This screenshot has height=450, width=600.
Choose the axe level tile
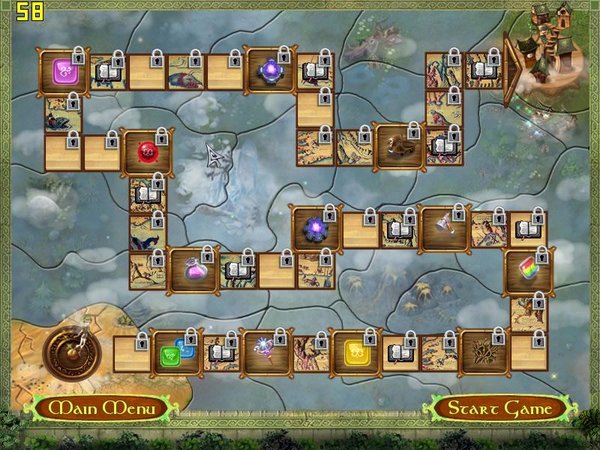(444, 229)
